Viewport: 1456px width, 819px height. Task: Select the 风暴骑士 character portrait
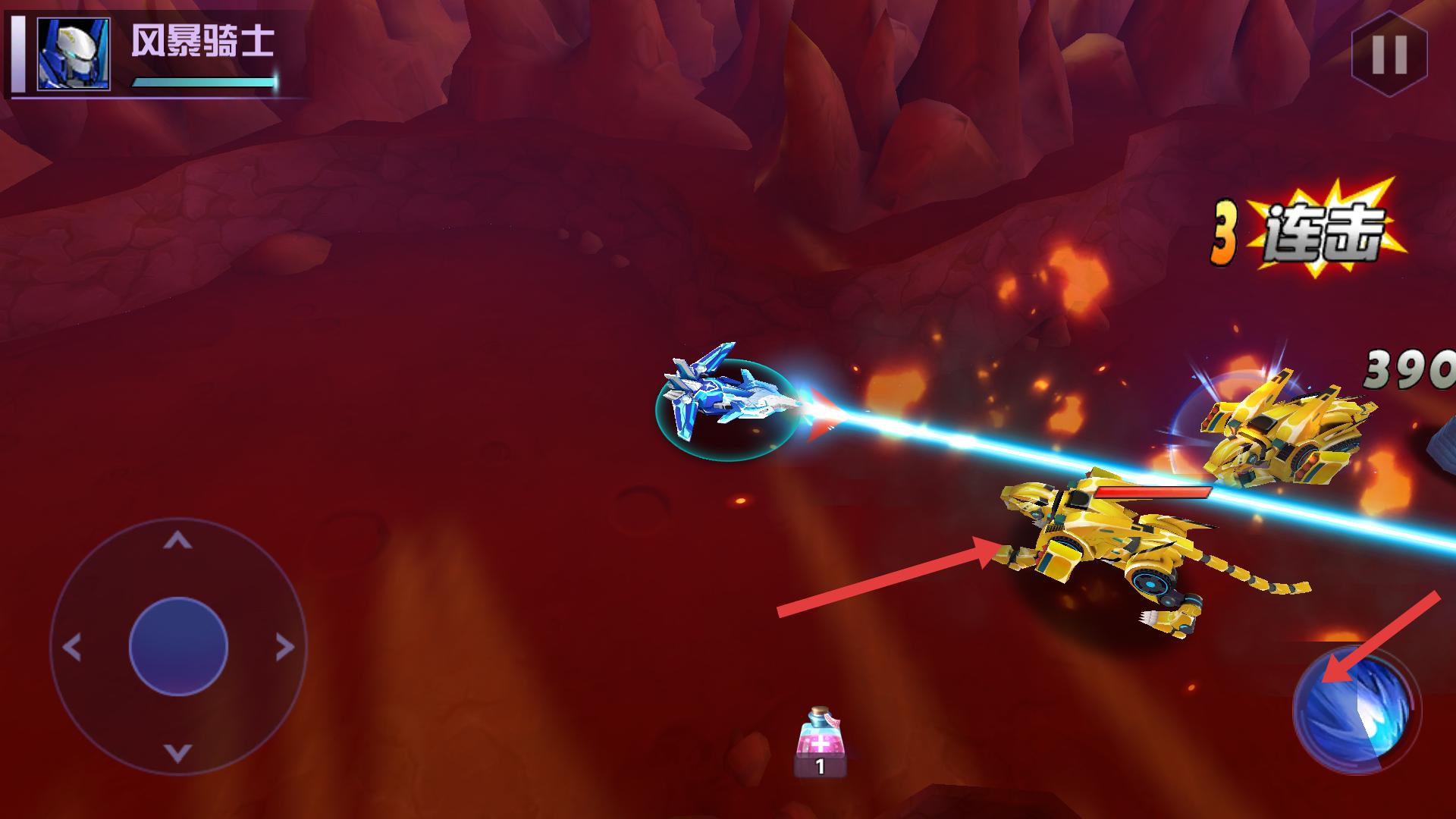(x=74, y=55)
